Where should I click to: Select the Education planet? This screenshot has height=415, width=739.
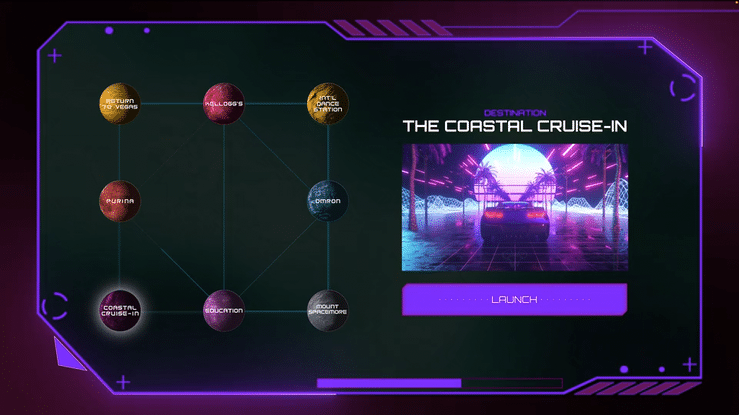tap(224, 309)
